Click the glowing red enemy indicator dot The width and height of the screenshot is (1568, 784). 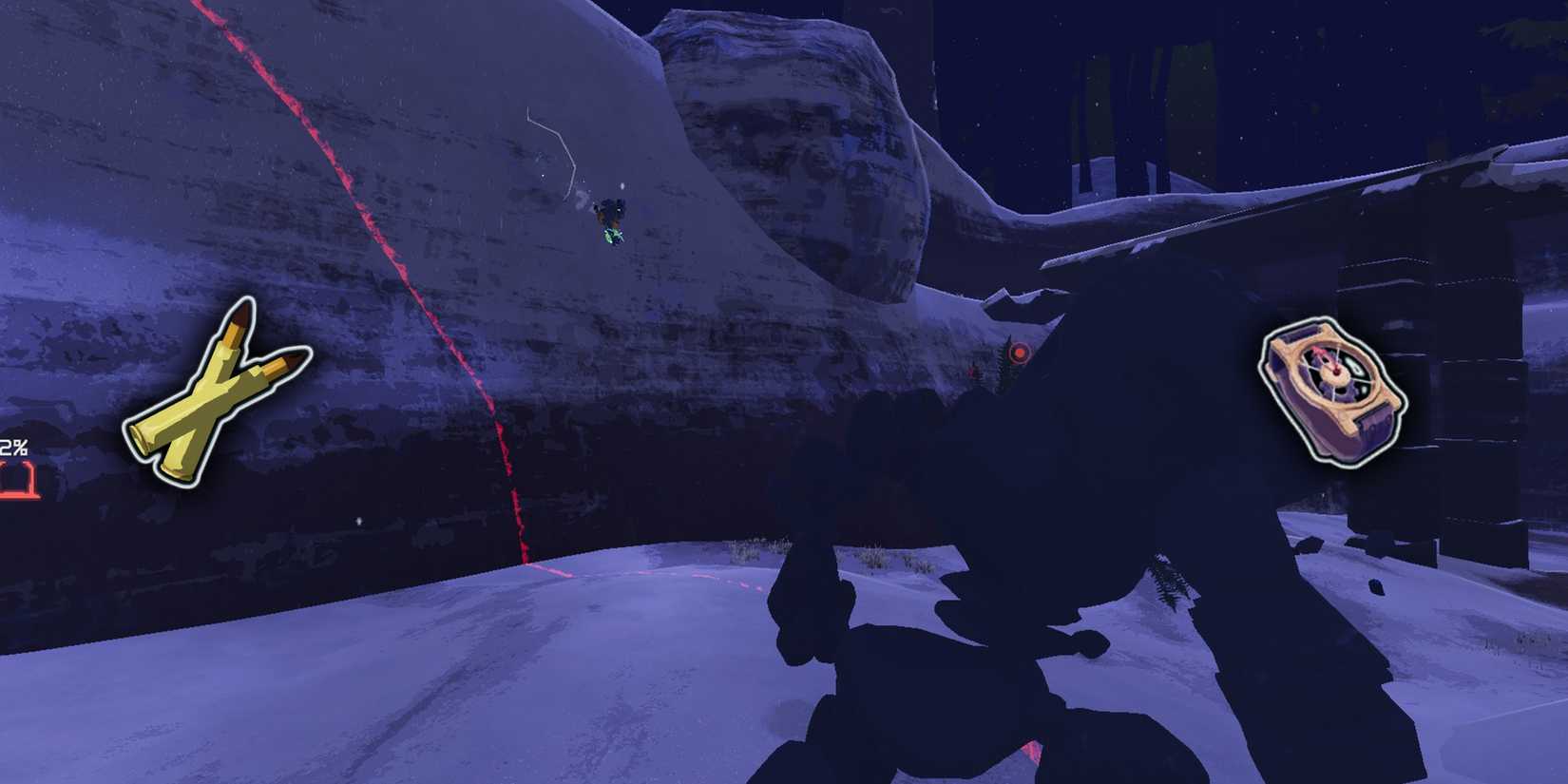[x=1019, y=352]
